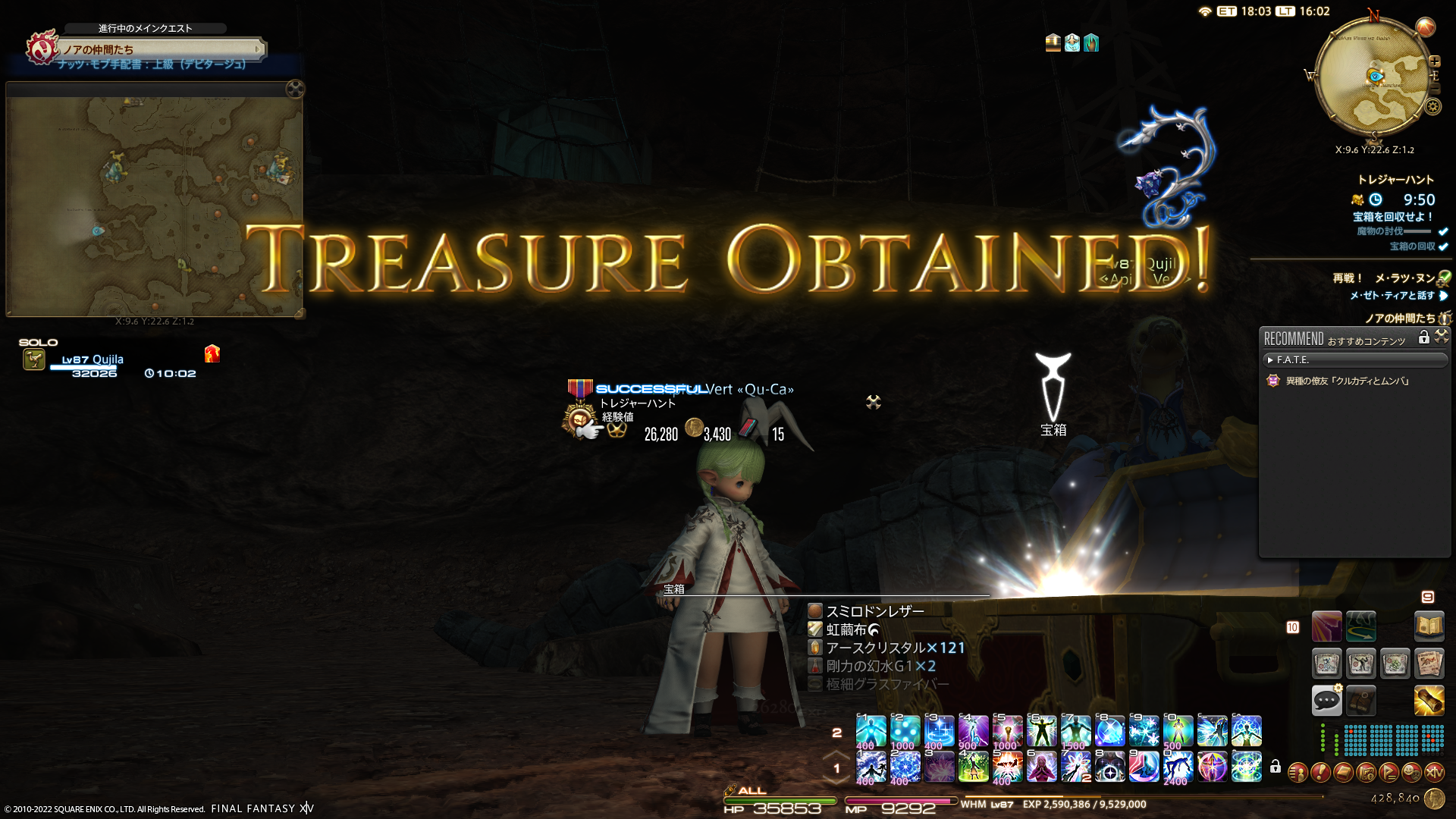Image resolution: width=1456 pixels, height=819 pixels.
Task: Open the main scenario quest ノアの仲間たち banner
Action: pos(161,49)
